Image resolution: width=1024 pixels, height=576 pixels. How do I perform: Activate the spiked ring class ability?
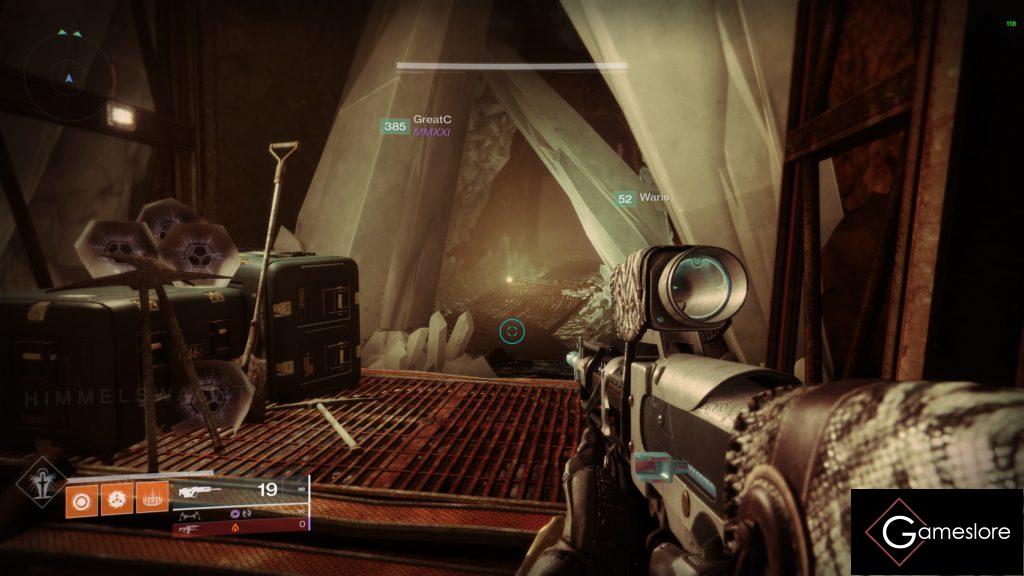point(151,494)
